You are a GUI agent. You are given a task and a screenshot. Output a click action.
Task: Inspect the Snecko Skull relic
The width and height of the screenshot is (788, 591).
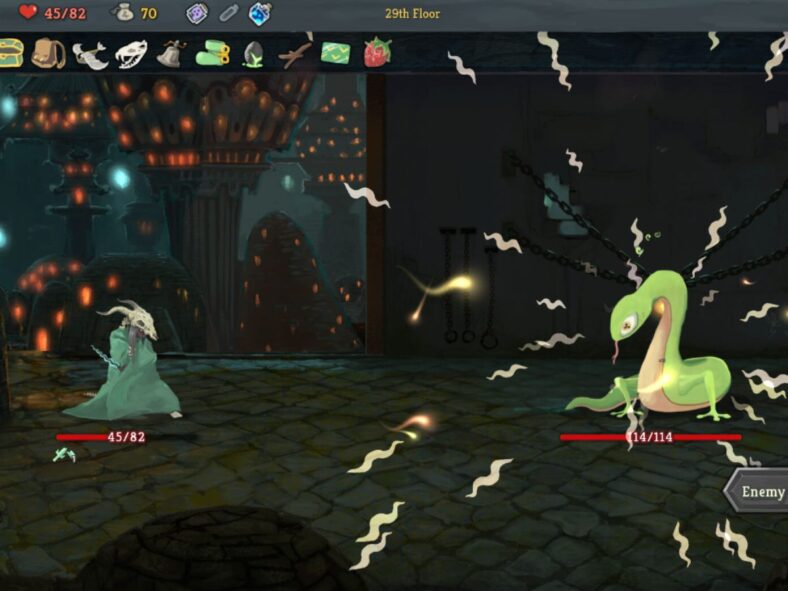[x=130, y=53]
